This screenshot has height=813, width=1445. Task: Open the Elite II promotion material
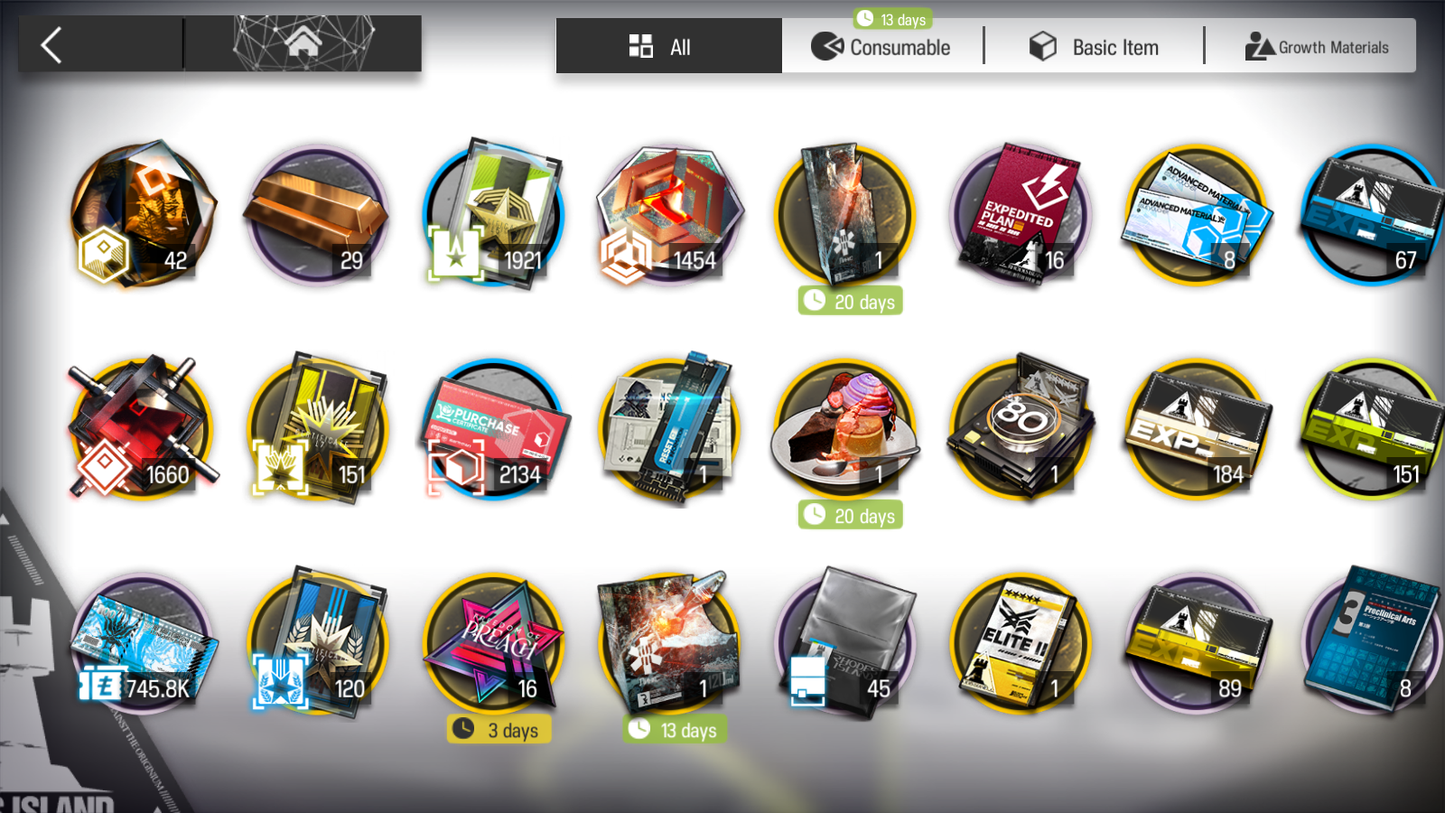click(1021, 642)
